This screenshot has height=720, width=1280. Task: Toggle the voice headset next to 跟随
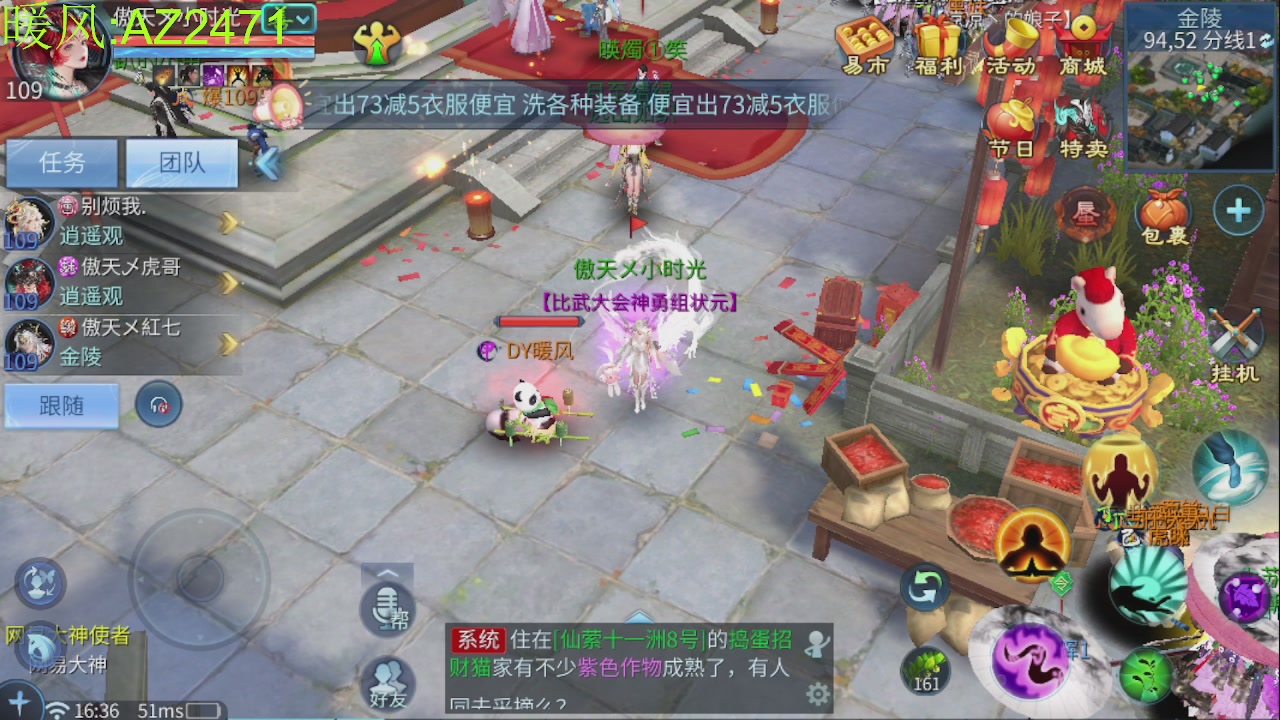(x=158, y=404)
